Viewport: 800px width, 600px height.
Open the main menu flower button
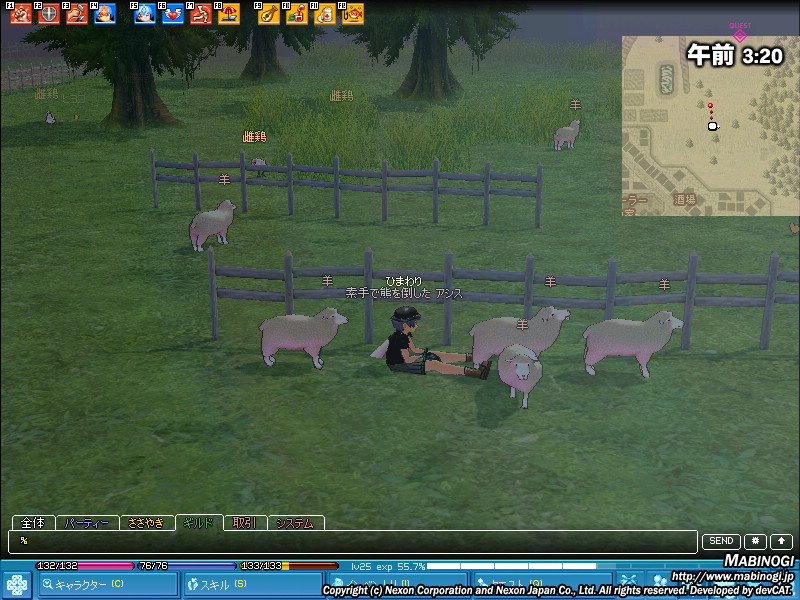[17, 584]
